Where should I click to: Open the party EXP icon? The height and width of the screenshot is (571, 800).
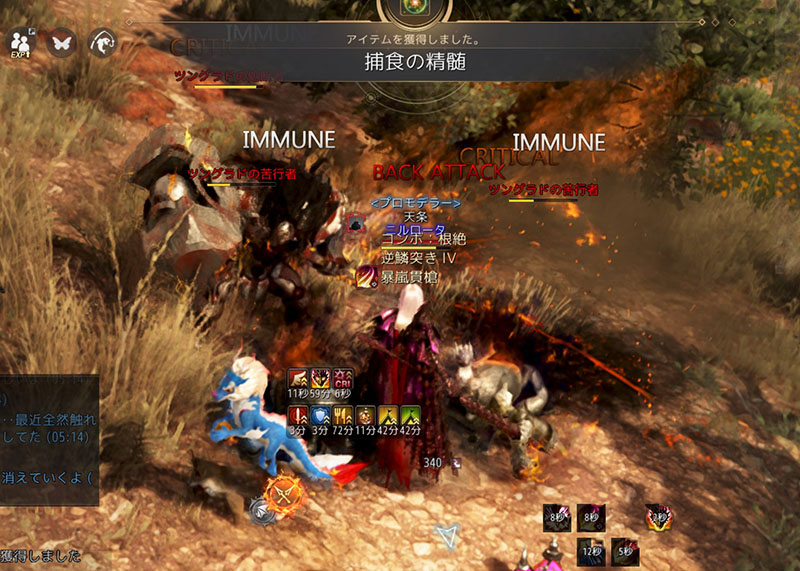click(20, 43)
